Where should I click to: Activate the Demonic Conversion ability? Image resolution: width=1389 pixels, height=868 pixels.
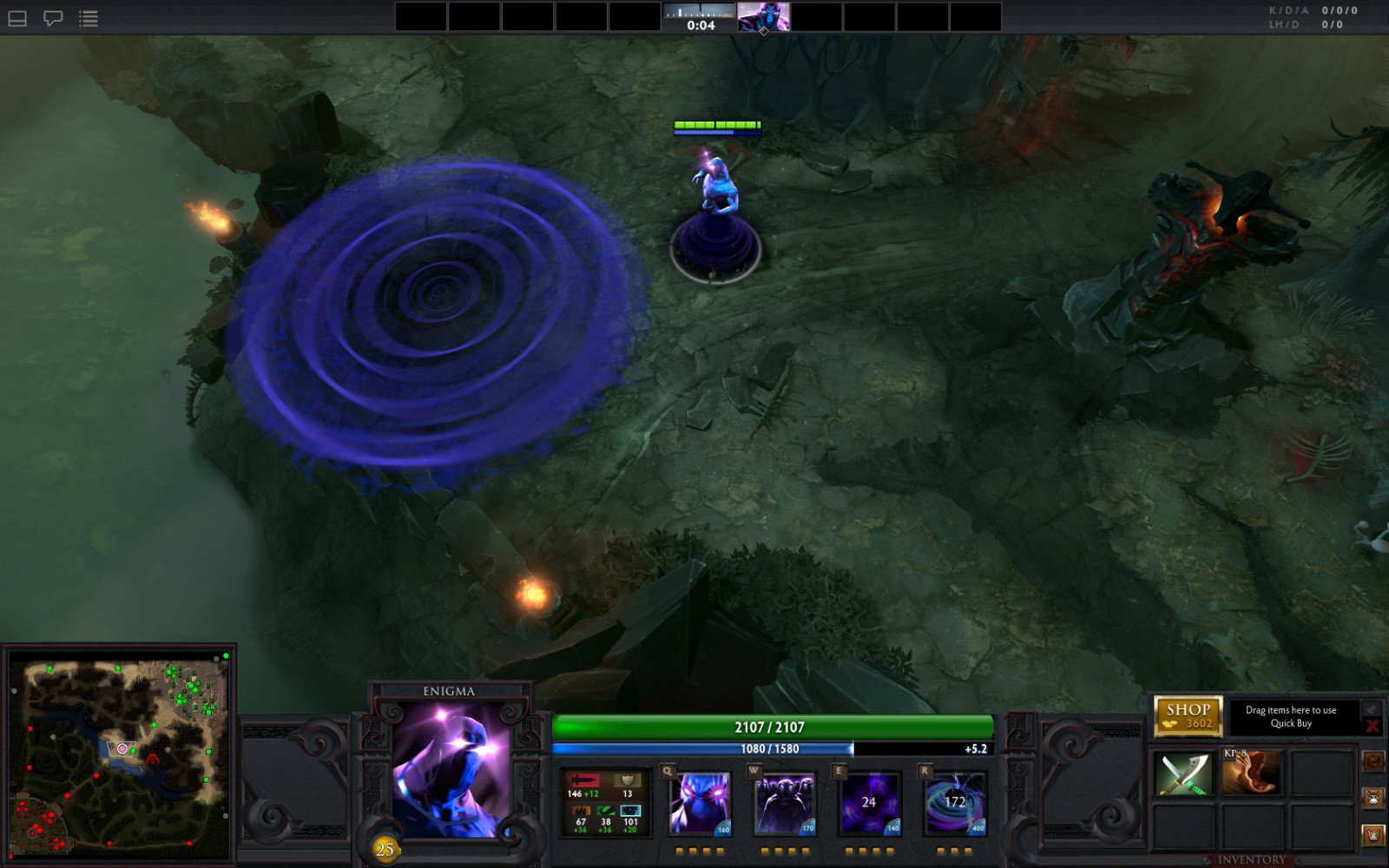pos(785,804)
